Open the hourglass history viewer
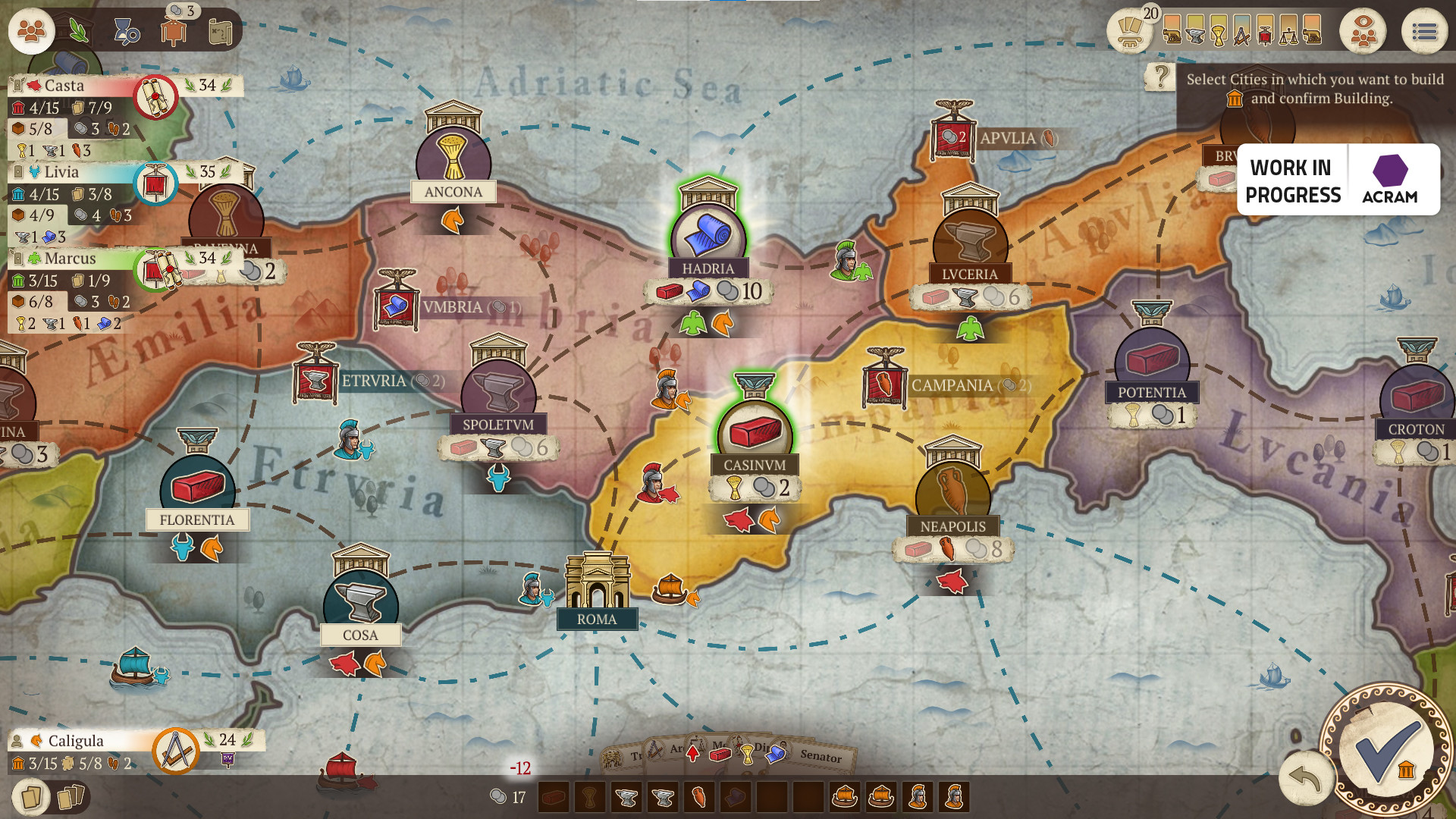 pos(126,32)
